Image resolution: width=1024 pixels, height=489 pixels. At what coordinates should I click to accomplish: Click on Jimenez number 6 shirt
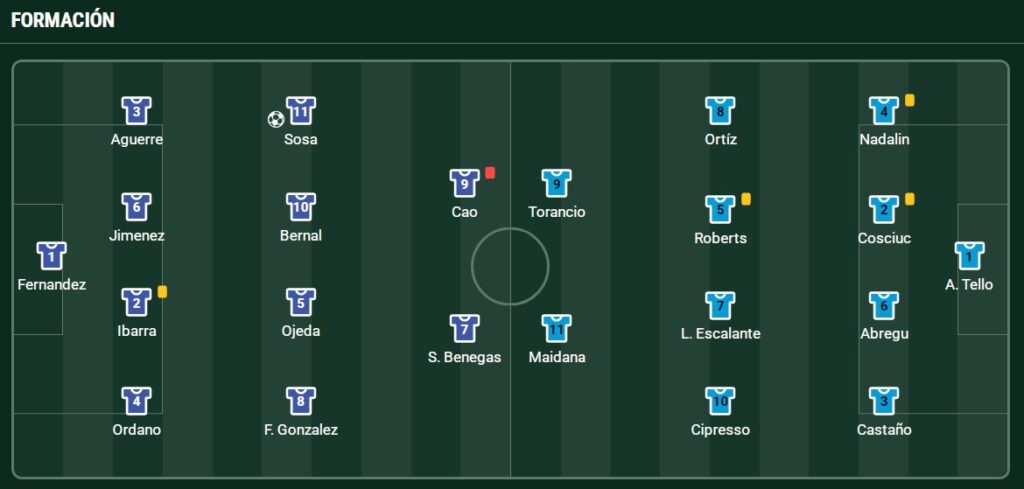click(x=137, y=207)
